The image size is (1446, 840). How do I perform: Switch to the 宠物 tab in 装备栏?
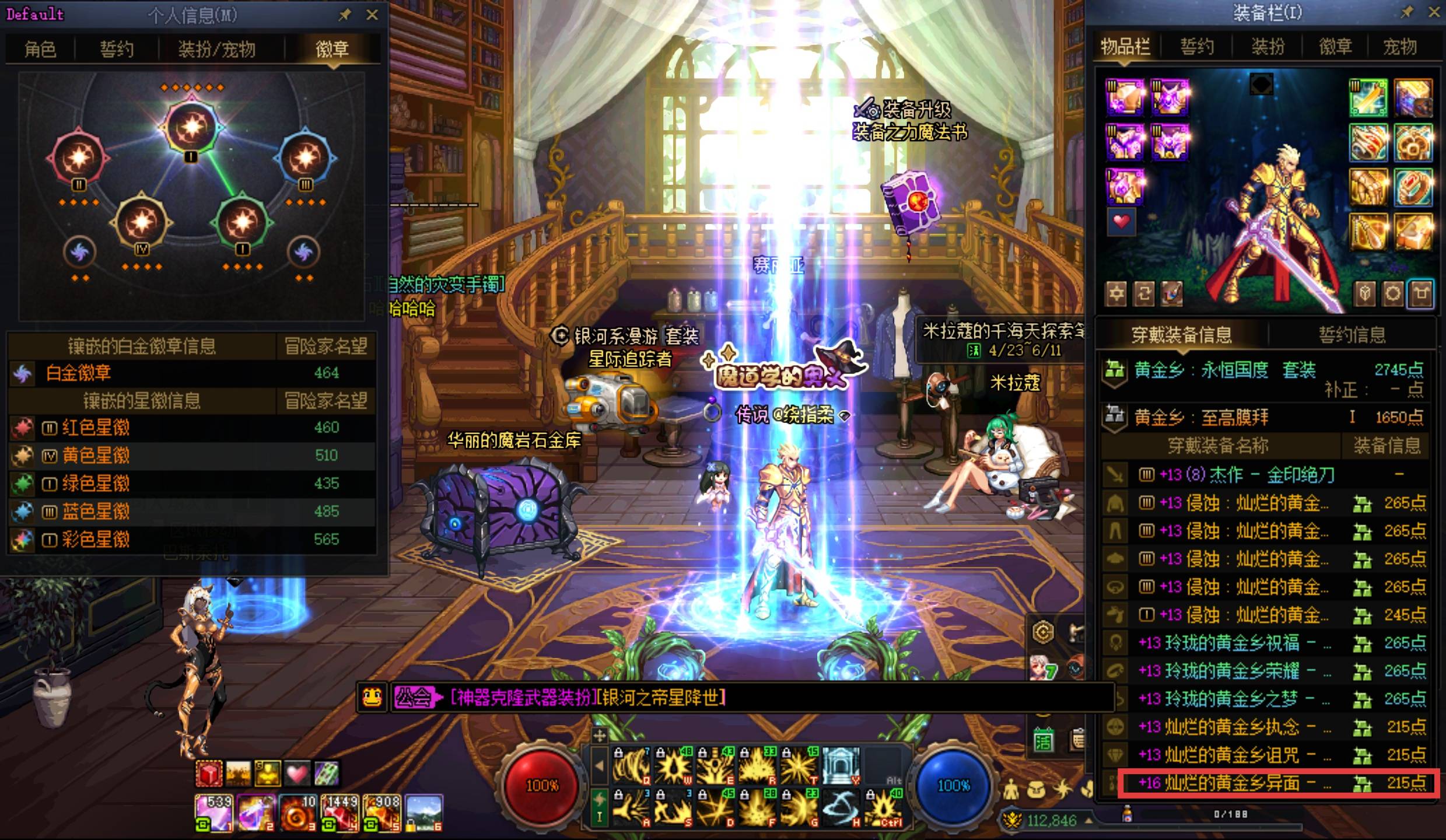pyautogui.click(x=1400, y=47)
